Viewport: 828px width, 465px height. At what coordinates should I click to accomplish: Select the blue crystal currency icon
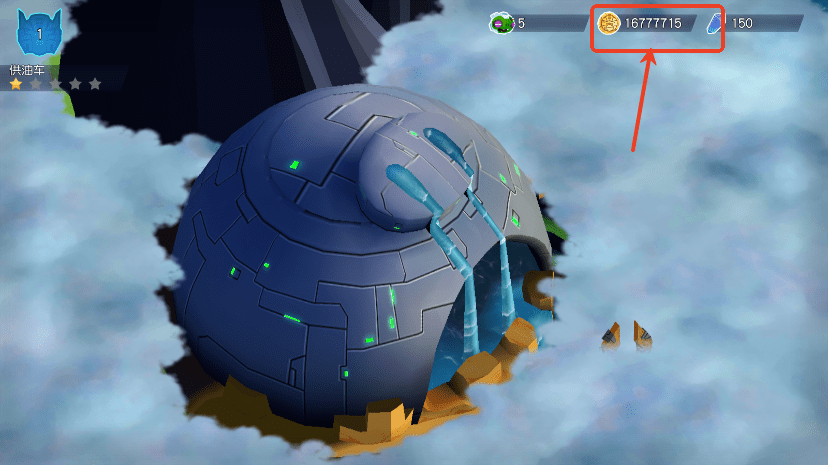(716, 23)
